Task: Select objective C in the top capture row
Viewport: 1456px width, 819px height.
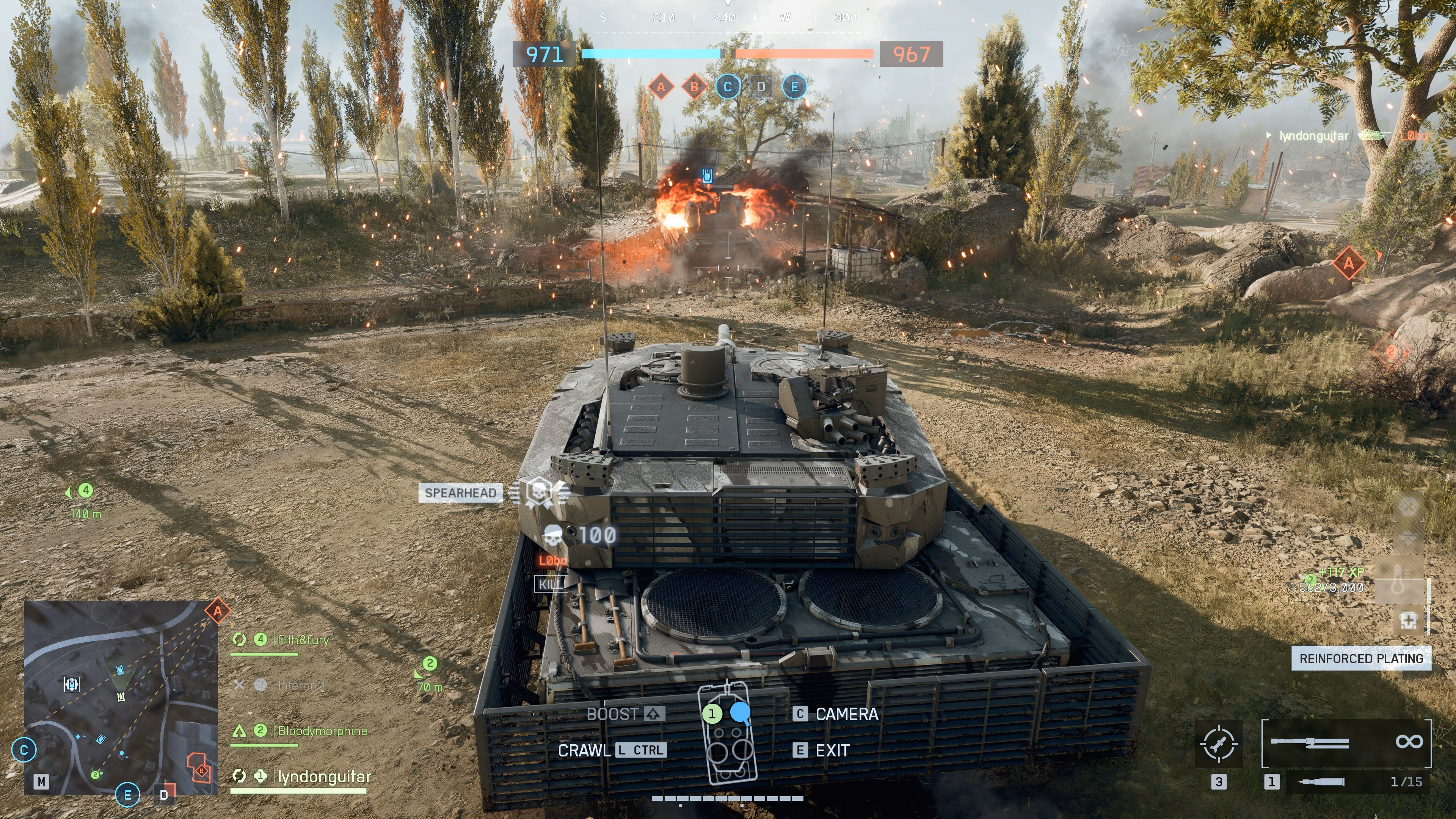Action: 728,87
